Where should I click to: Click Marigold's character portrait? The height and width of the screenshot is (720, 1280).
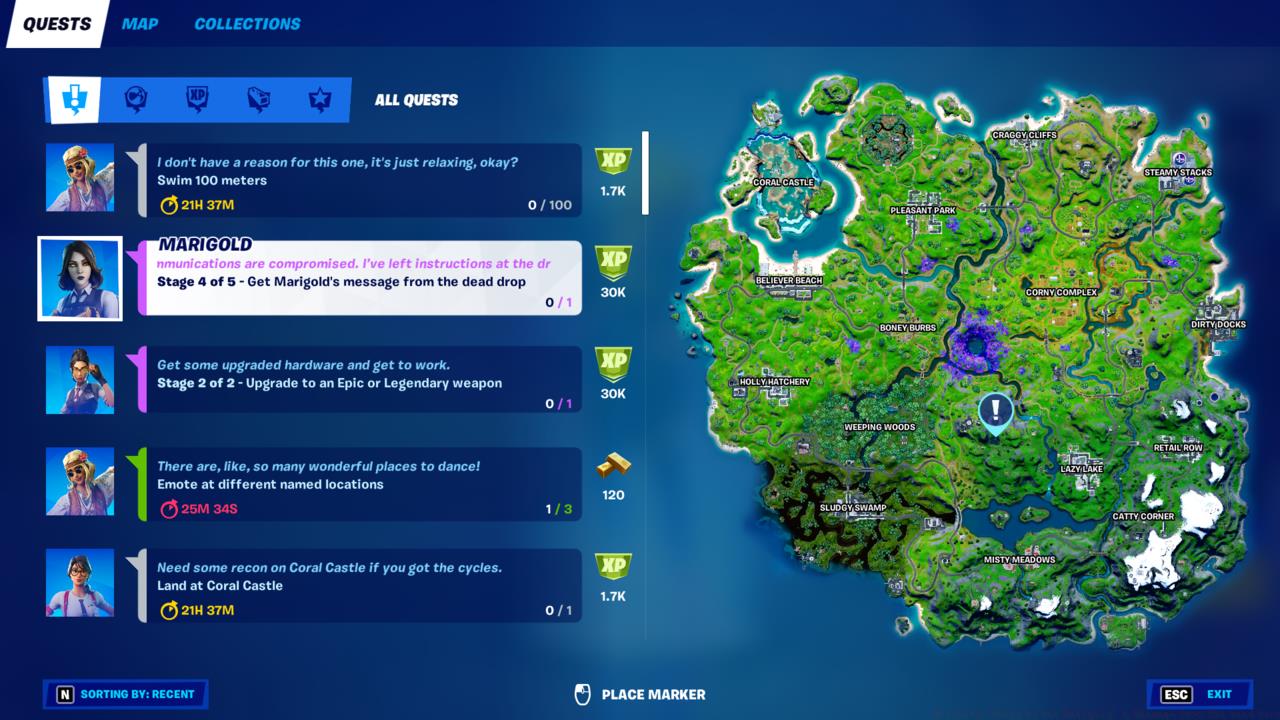point(80,278)
